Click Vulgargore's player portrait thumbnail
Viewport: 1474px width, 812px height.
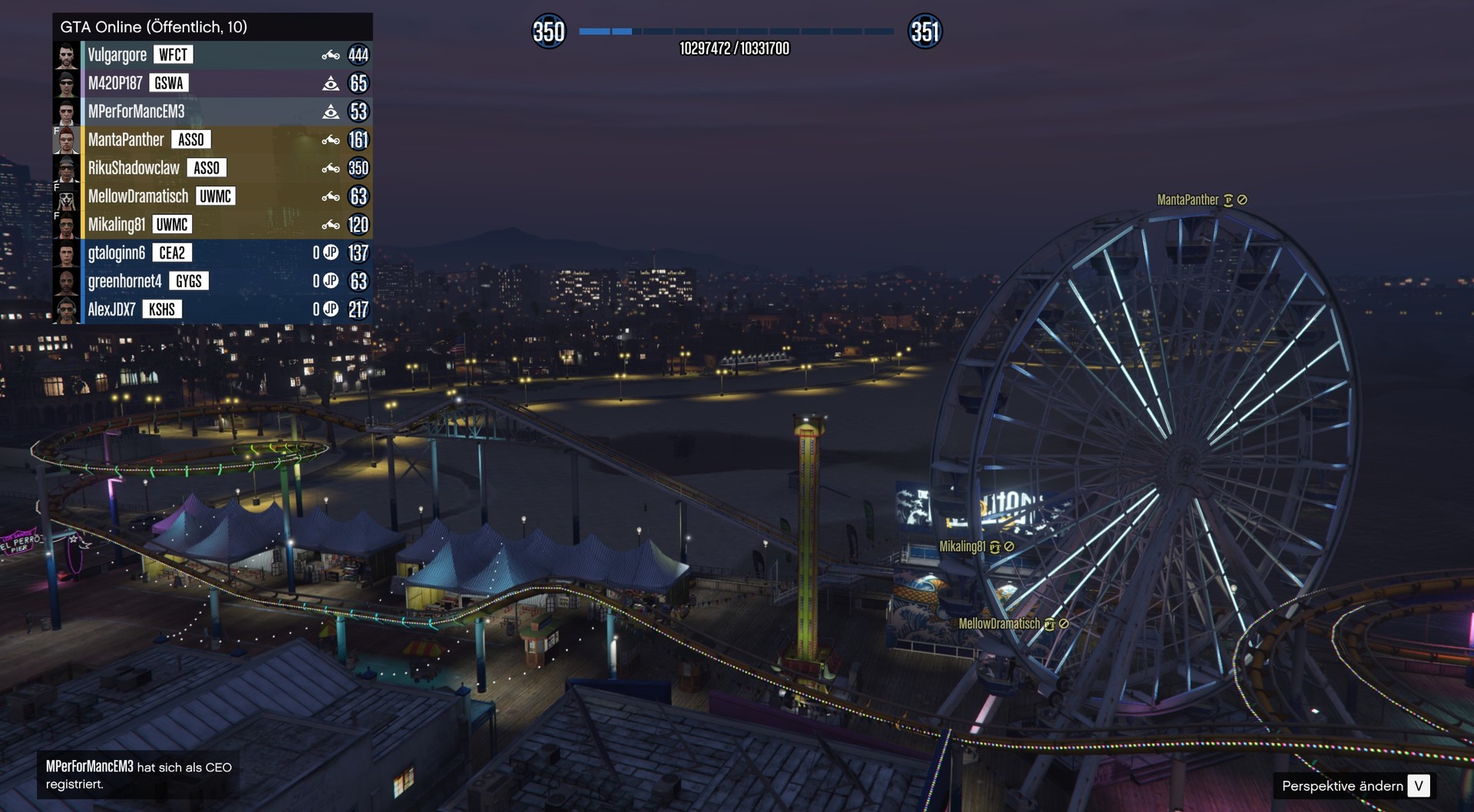(x=67, y=55)
